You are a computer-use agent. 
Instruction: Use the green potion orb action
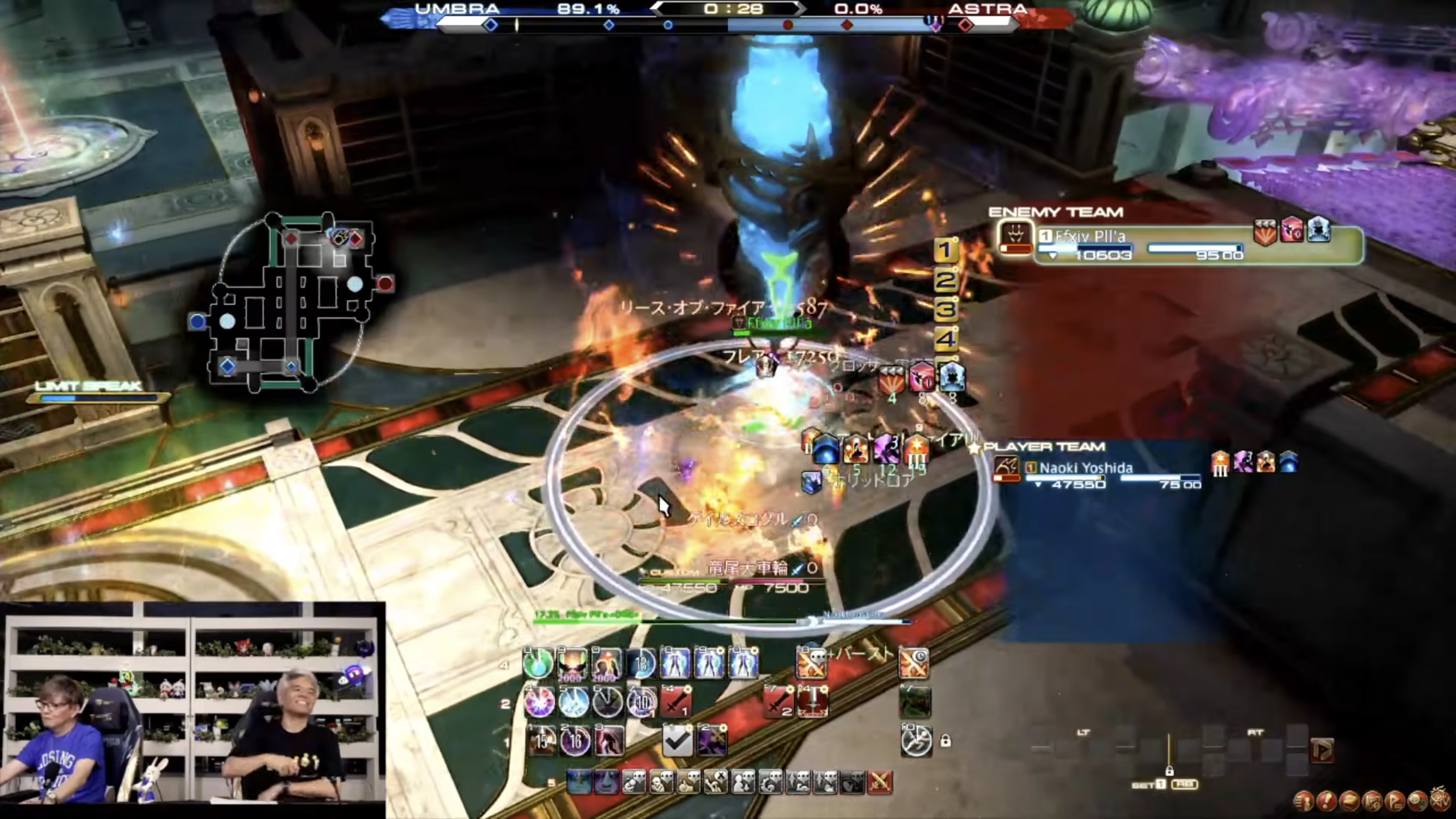(537, 663)
